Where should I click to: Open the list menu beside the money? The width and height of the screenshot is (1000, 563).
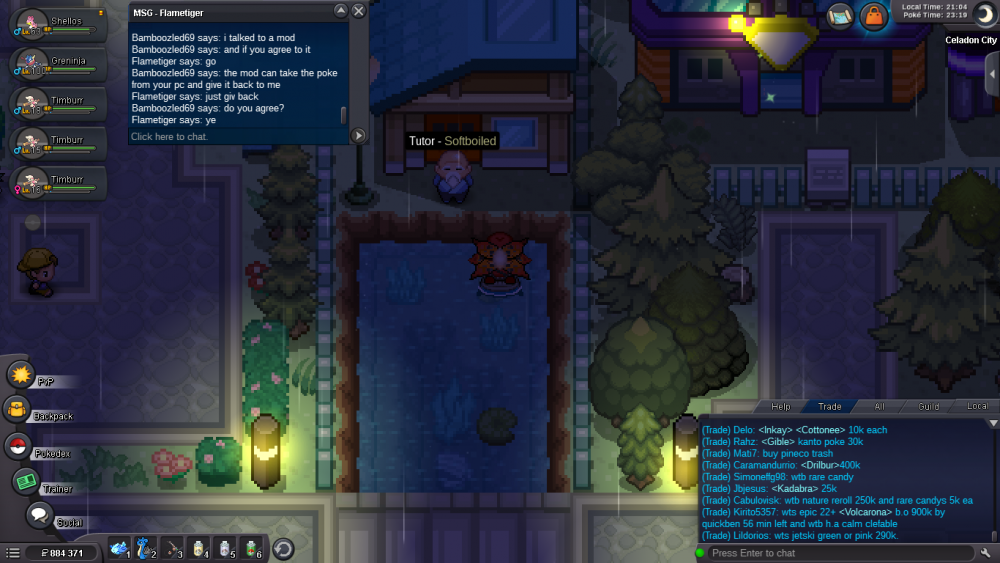(x=12, y=552)
